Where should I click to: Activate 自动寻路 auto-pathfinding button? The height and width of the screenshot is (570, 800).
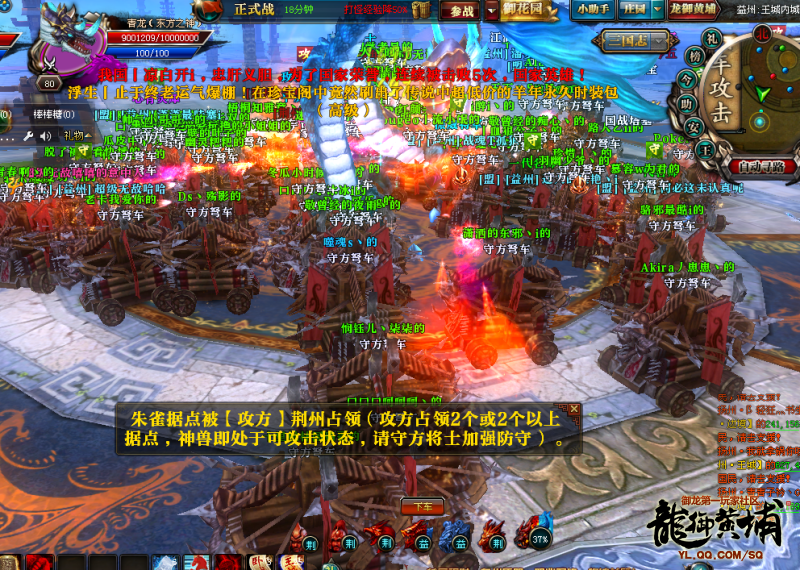(x=763, y=167)
